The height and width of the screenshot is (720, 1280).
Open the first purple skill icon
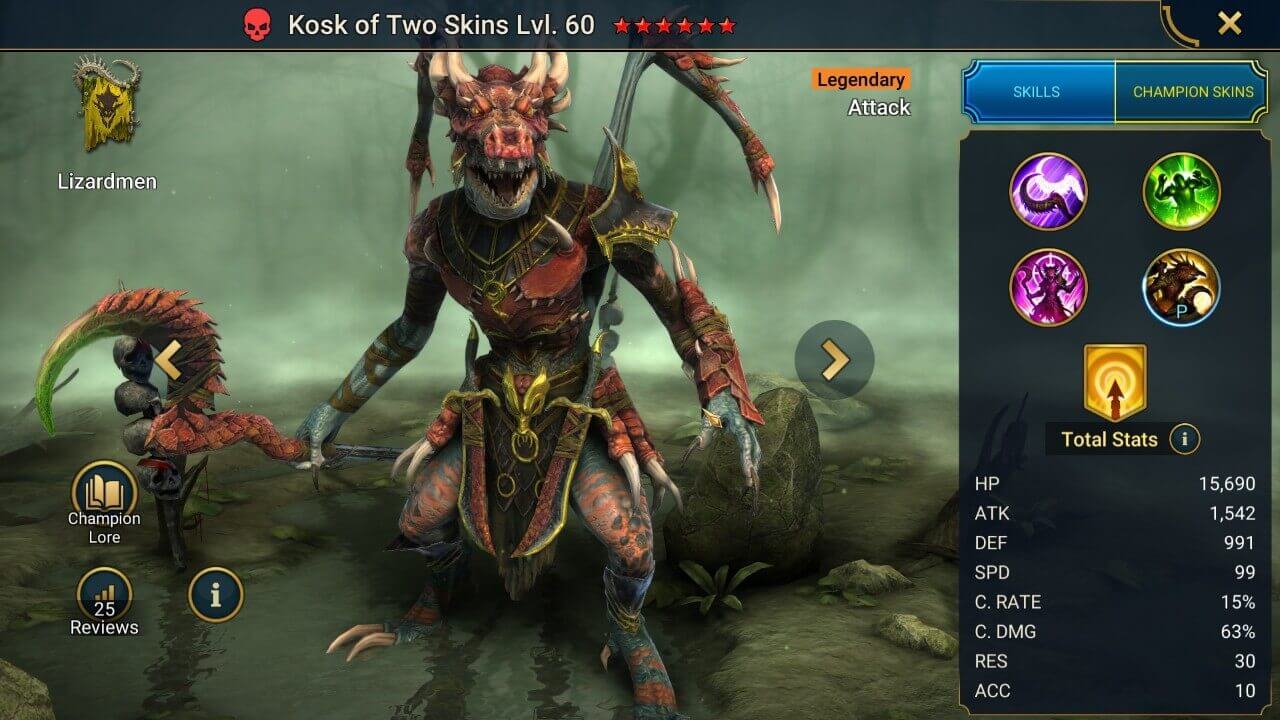point(1049,192)
